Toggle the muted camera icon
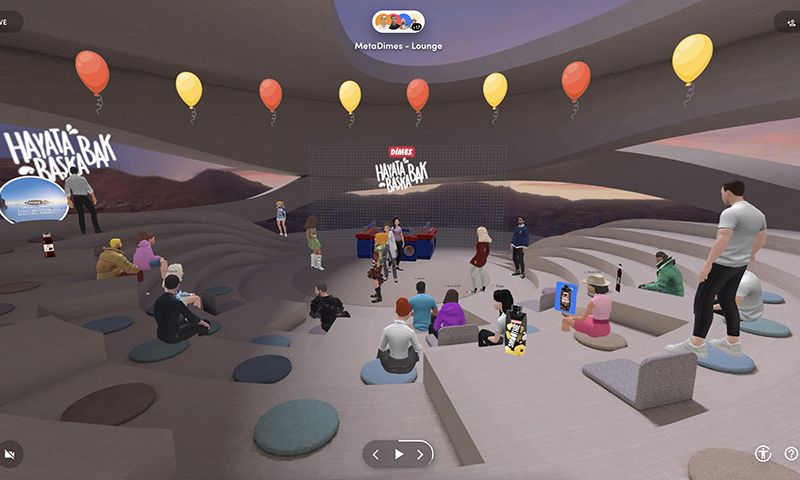The image size is (800, 480). tap(10, 454)
